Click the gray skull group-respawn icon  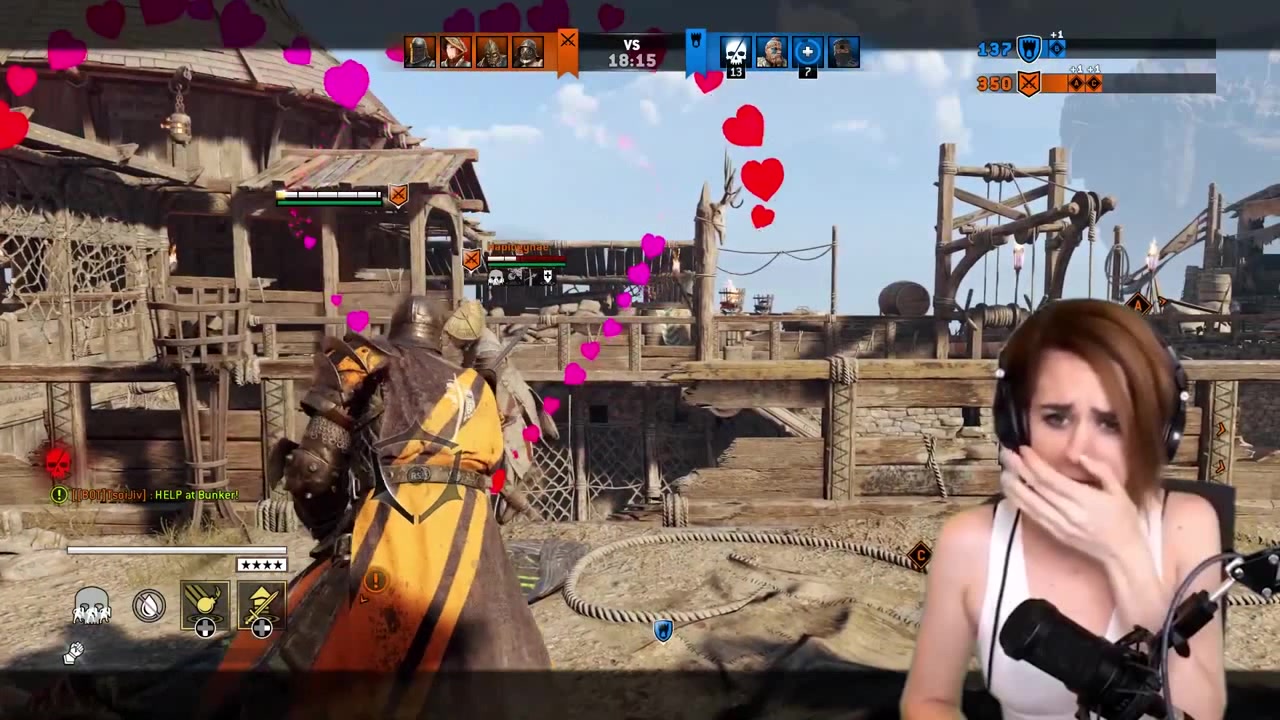92,607
